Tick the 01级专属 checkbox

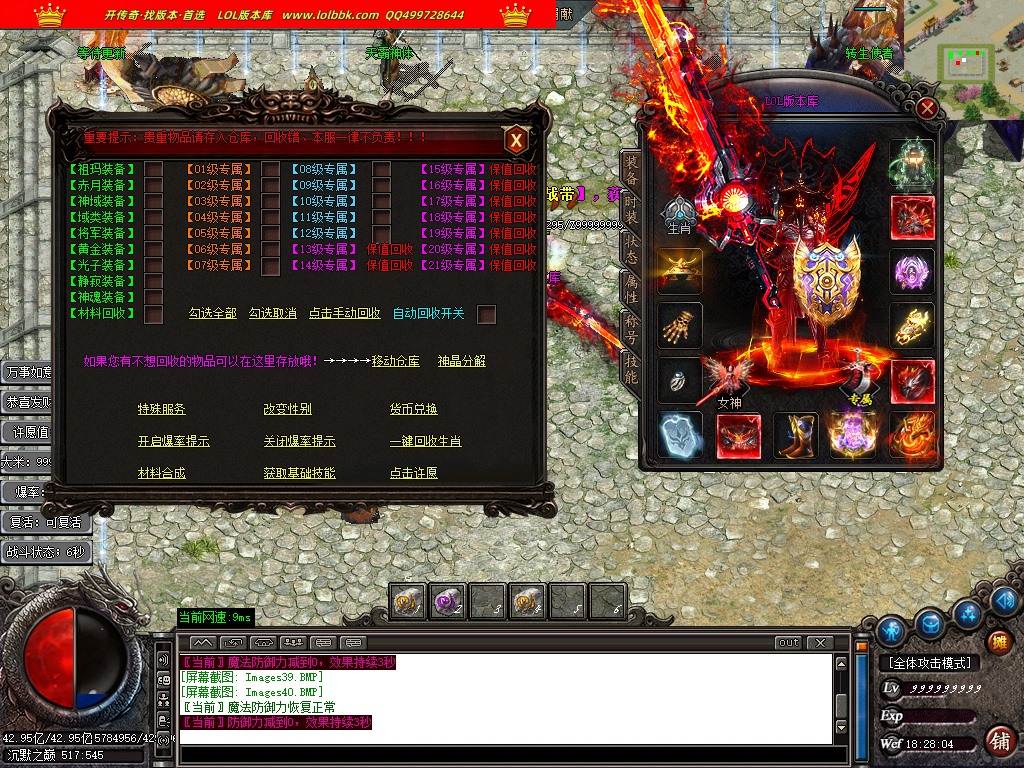[270, 169]
